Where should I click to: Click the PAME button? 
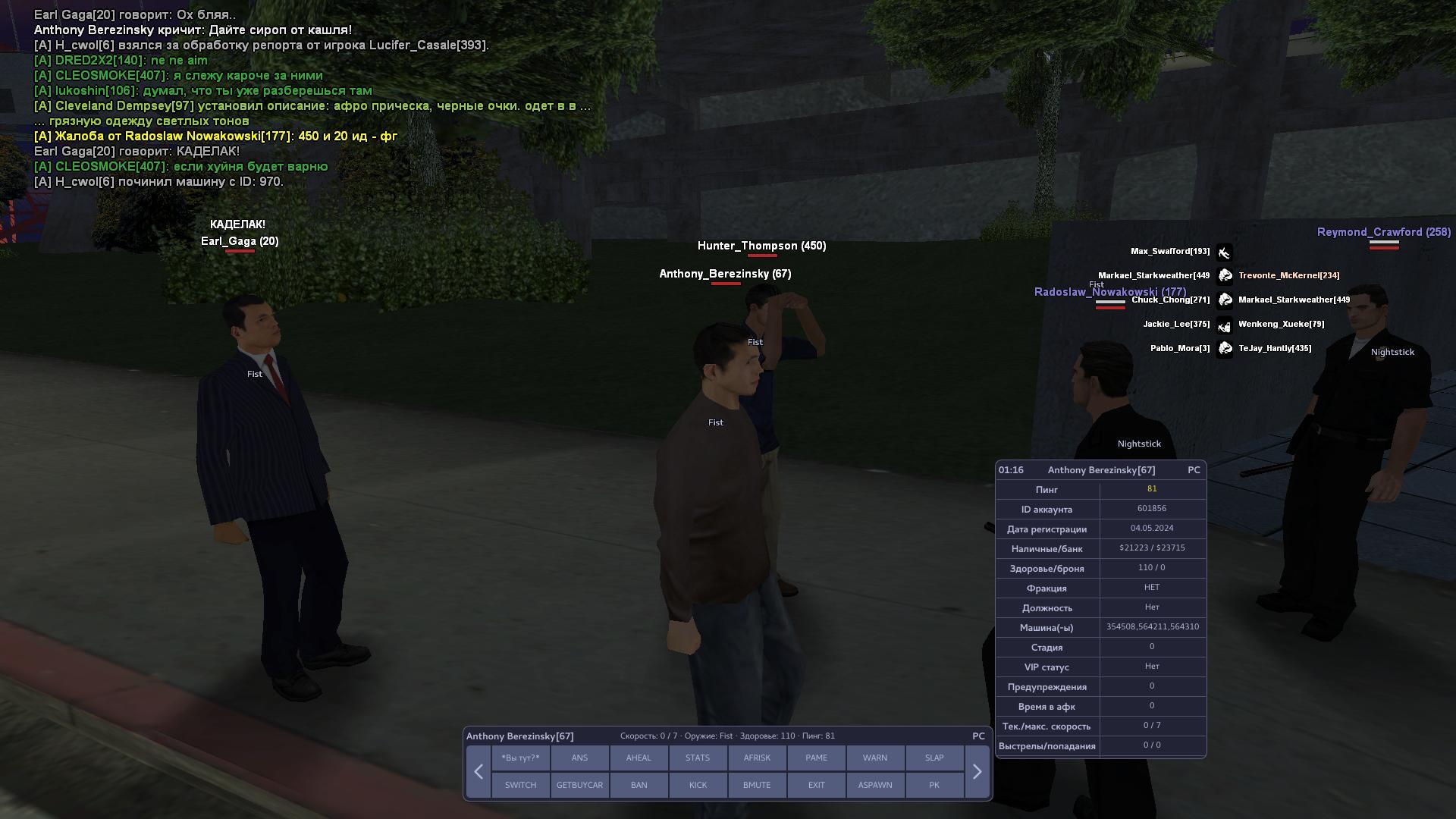pyautogui.click(x=816, y=758)
